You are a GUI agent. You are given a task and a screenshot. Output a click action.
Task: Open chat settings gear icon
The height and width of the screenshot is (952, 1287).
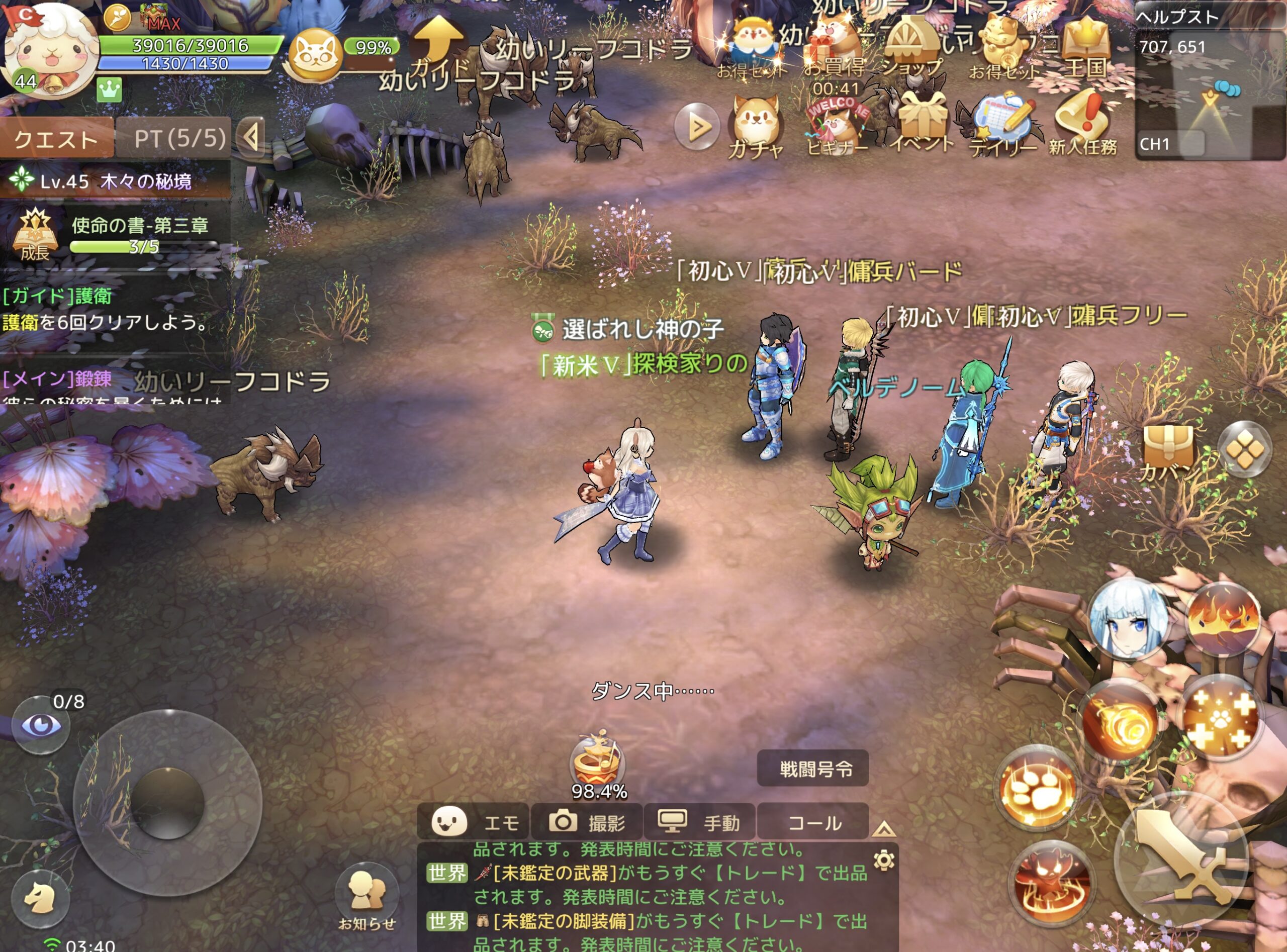pos(883,861)
